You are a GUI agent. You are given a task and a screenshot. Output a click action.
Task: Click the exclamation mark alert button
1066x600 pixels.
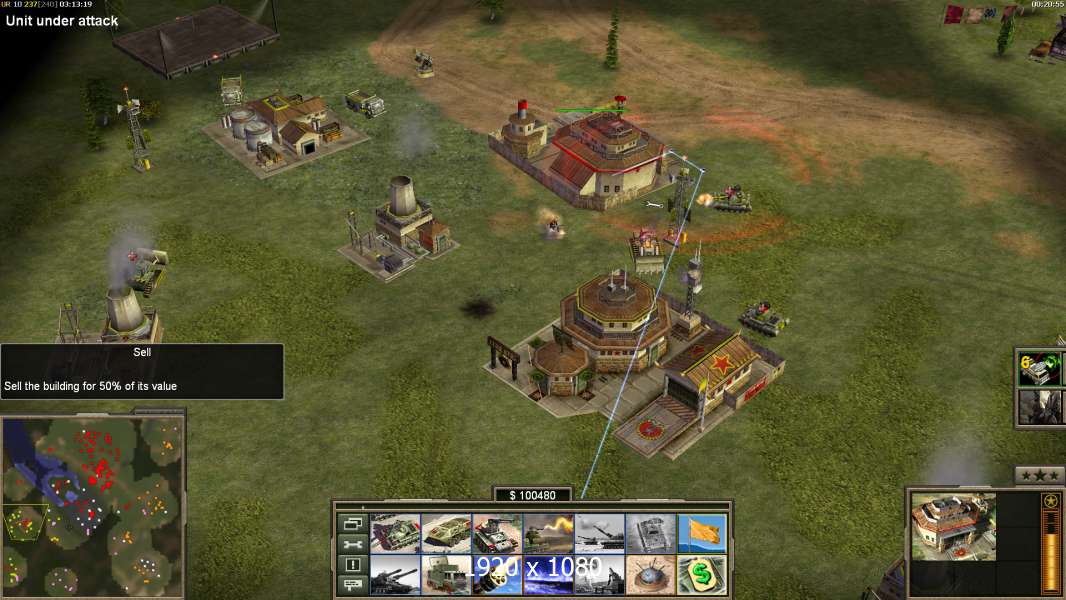tap(352, 565)
